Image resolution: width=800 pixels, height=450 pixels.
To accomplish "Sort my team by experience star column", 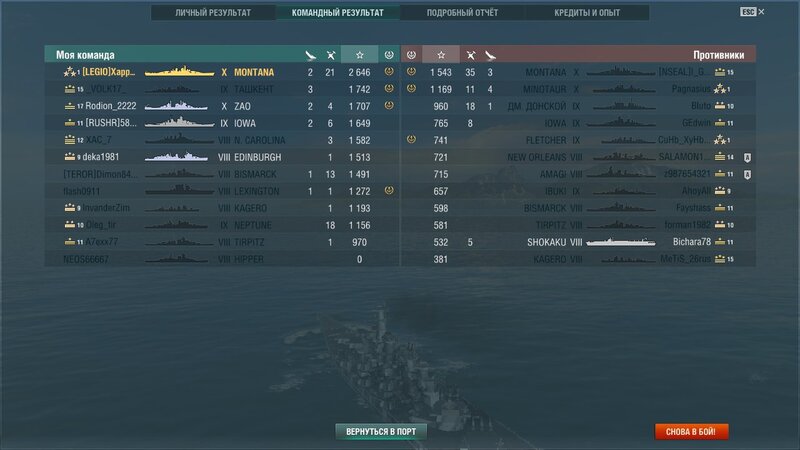I will pyautogui.click(x=359, y=54).
